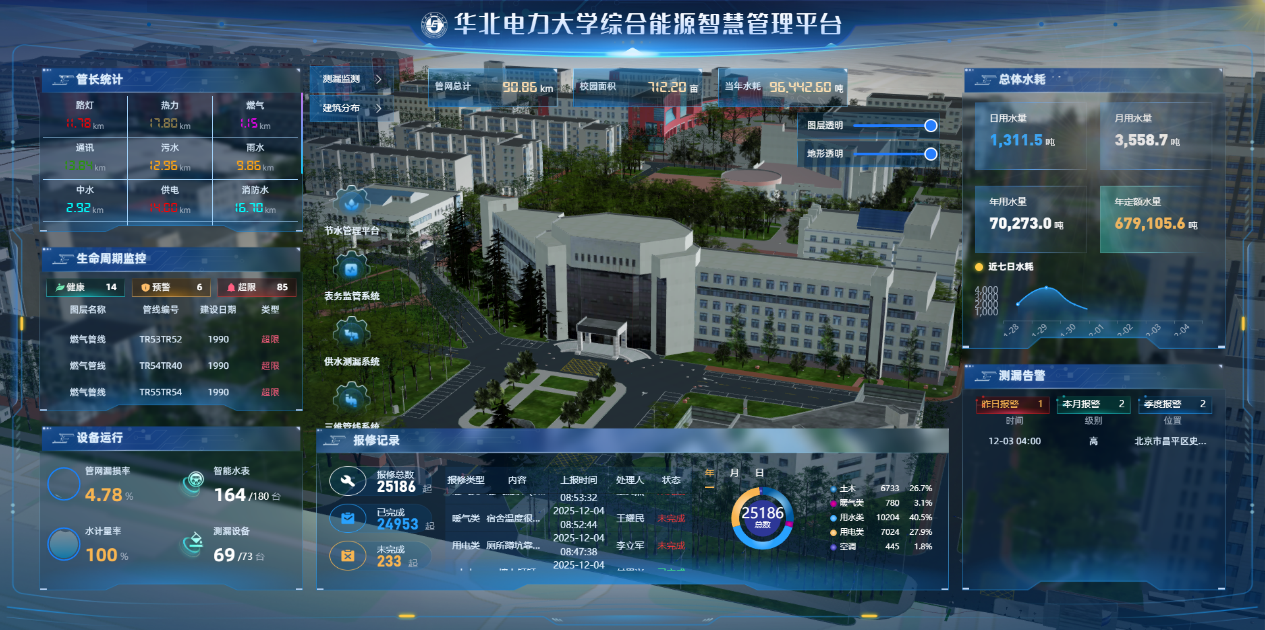Click the 图层透明 slider handle
This screenshot has width=1265, height=630.
931,125
